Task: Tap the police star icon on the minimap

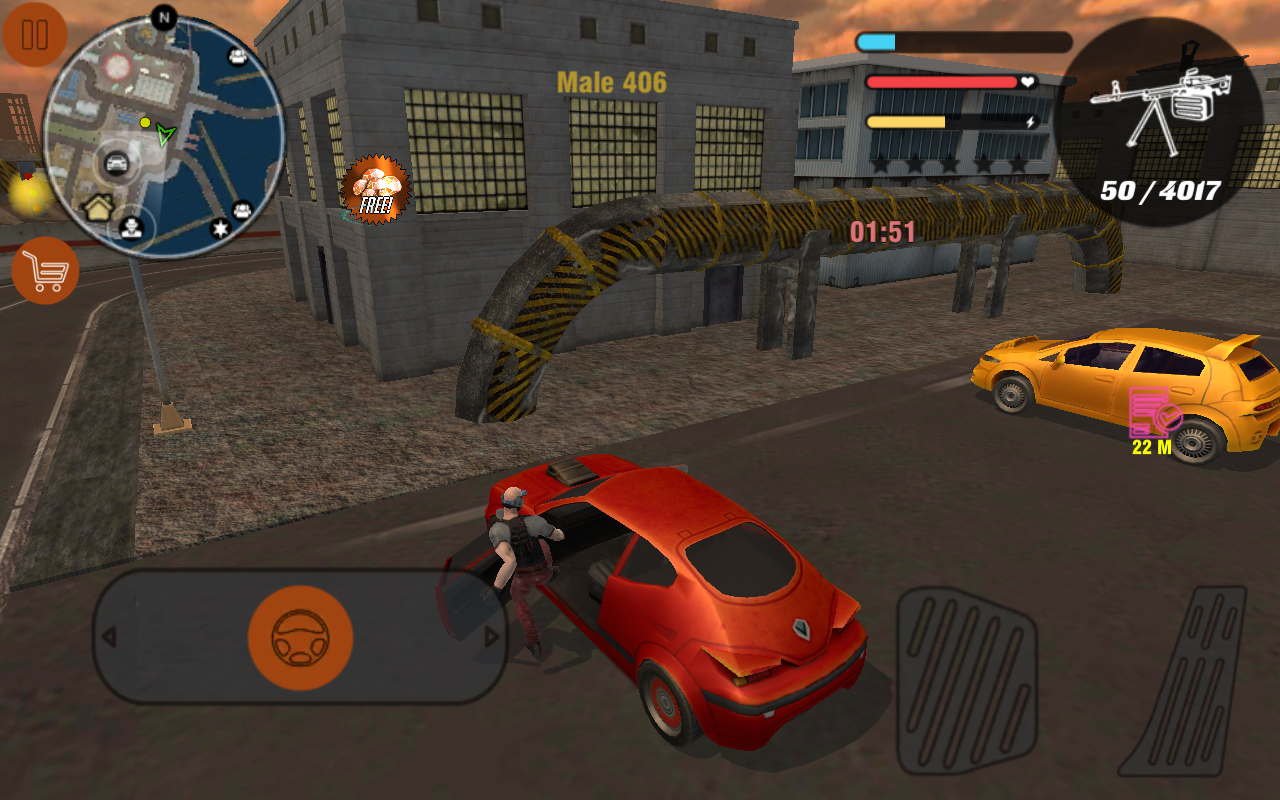Action: point(220,229)
